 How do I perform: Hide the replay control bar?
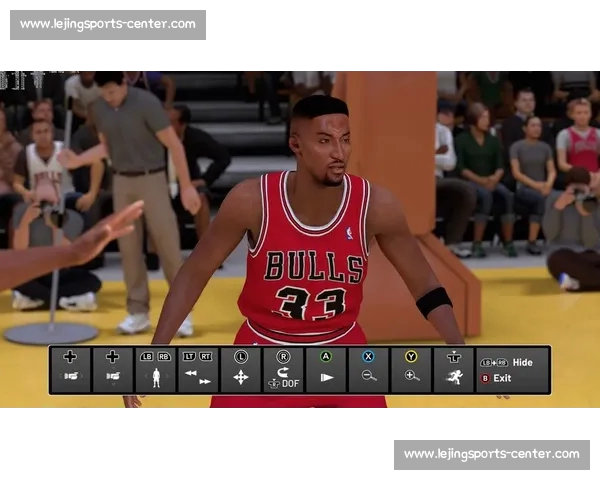[522, 362]
